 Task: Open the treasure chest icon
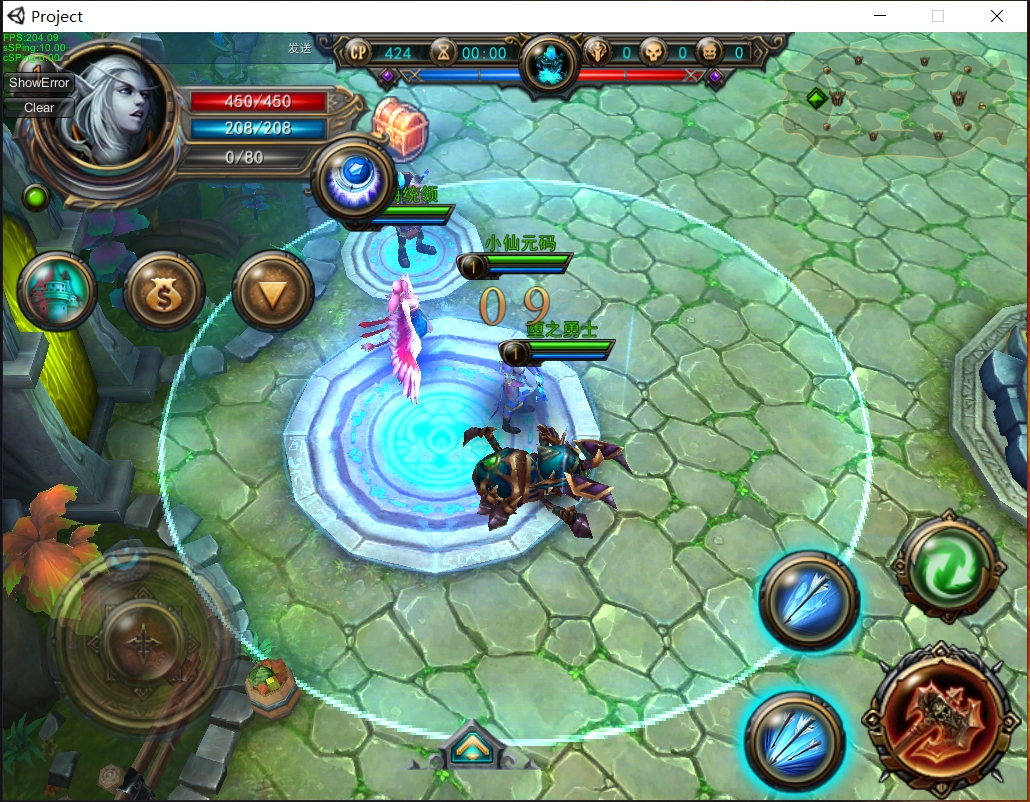click(x=401, y=127)
